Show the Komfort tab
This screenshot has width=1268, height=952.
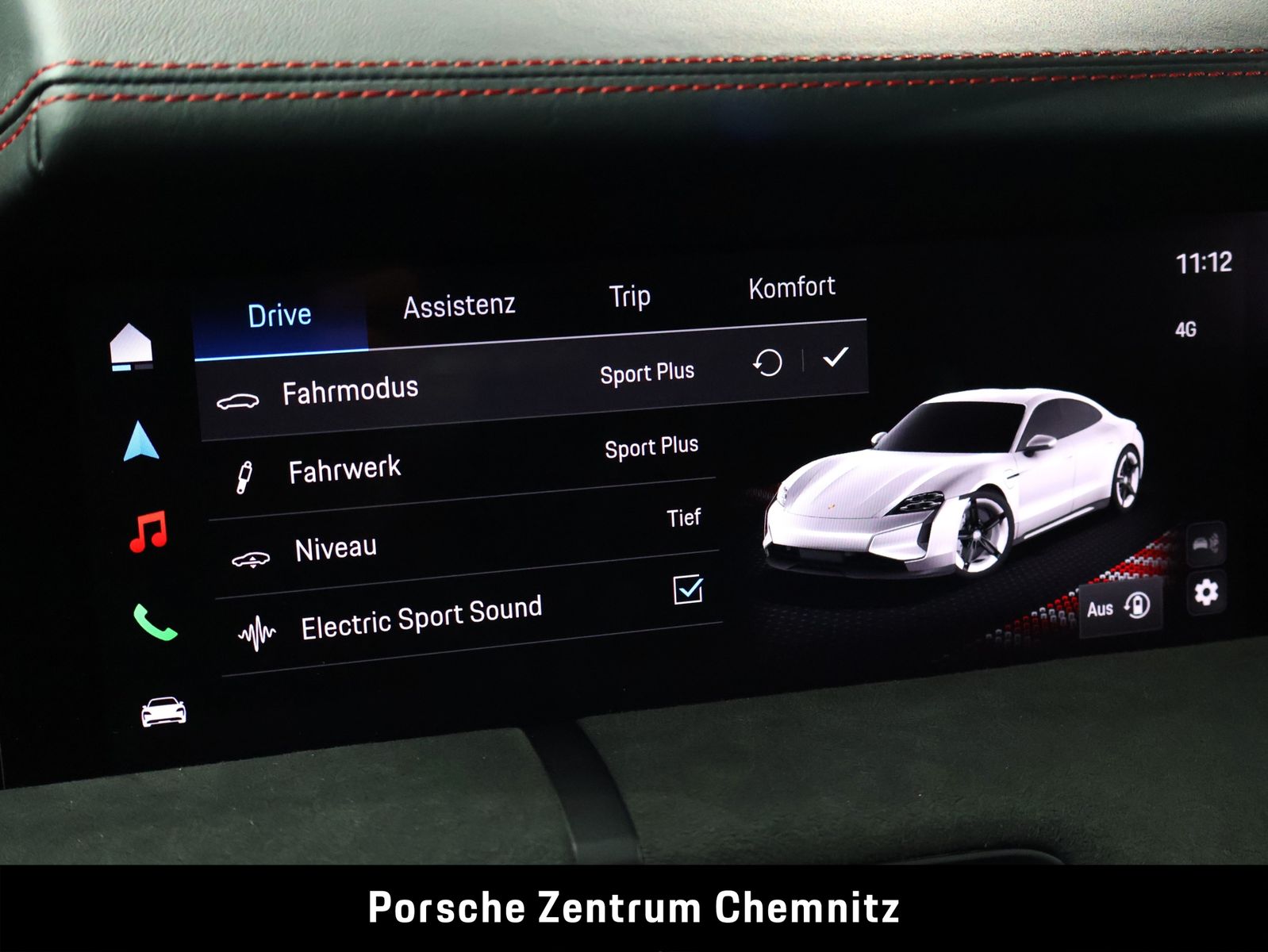(791, 287)
